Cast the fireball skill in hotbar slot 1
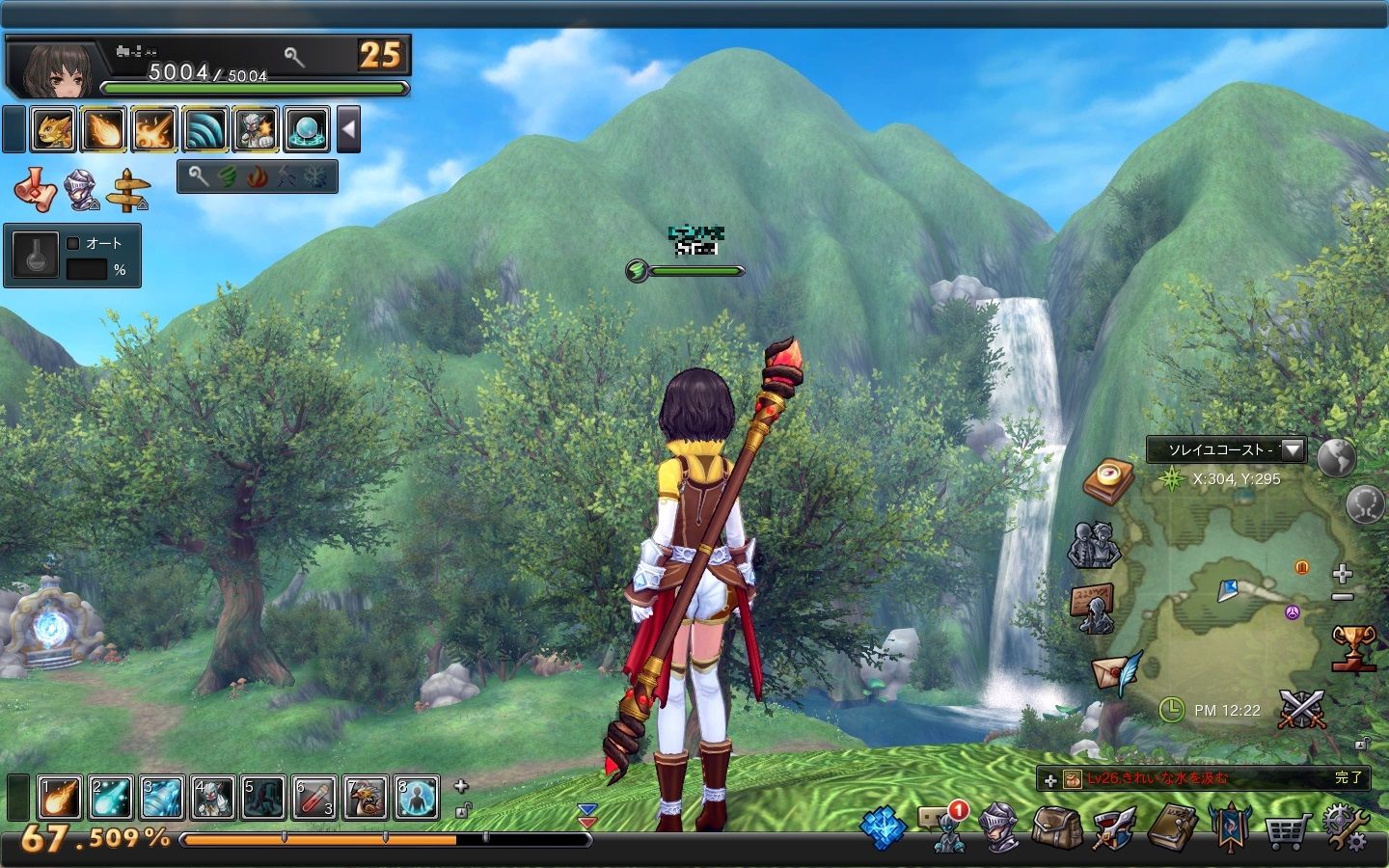Viewport: 1389px width, 868px height. click(59, 798)
